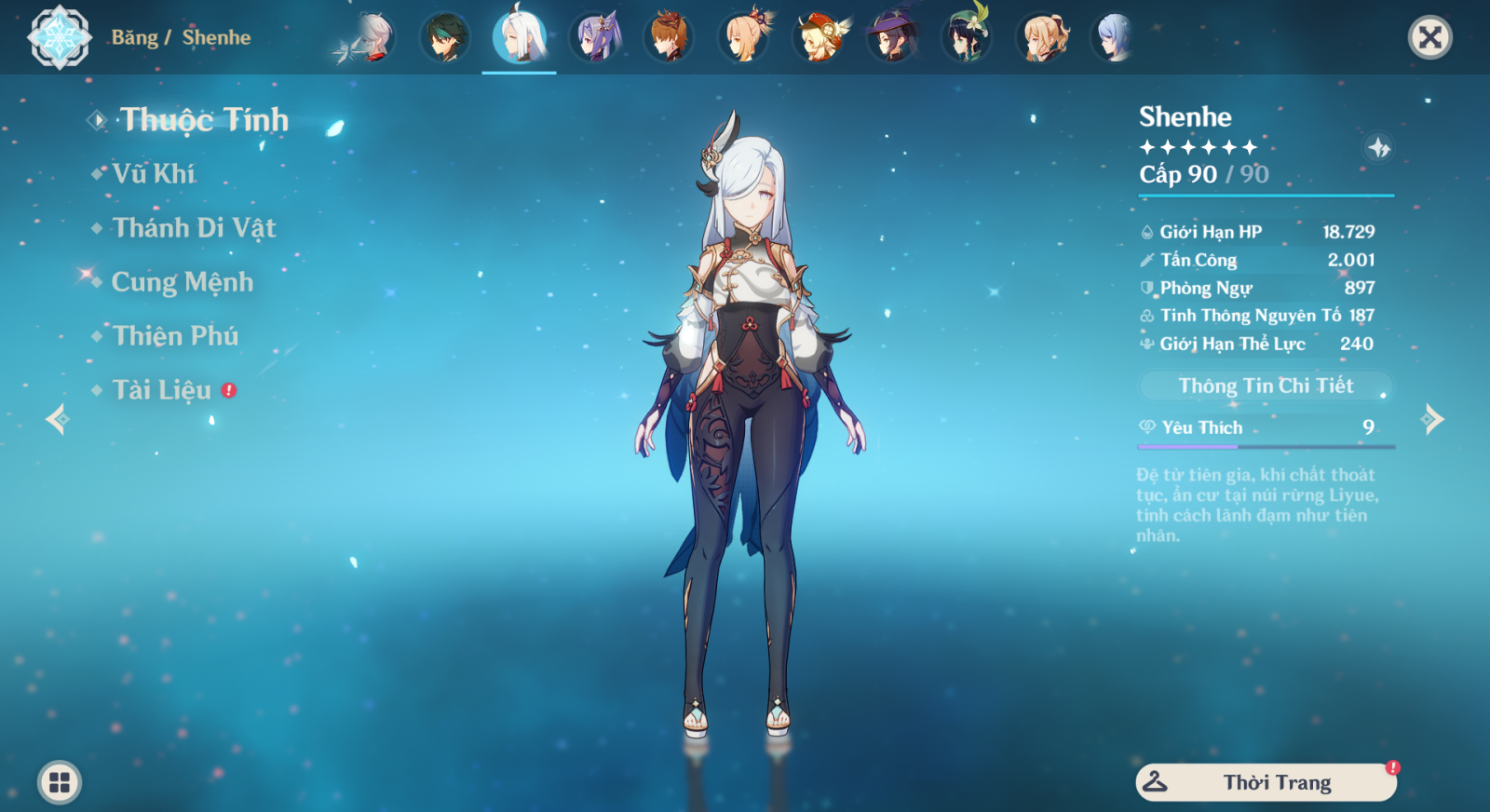This screenshot has width=1490, height=812.
Task: Show Thông Tin Chi Tiết detailed stats
Action: pos(1266,386)
